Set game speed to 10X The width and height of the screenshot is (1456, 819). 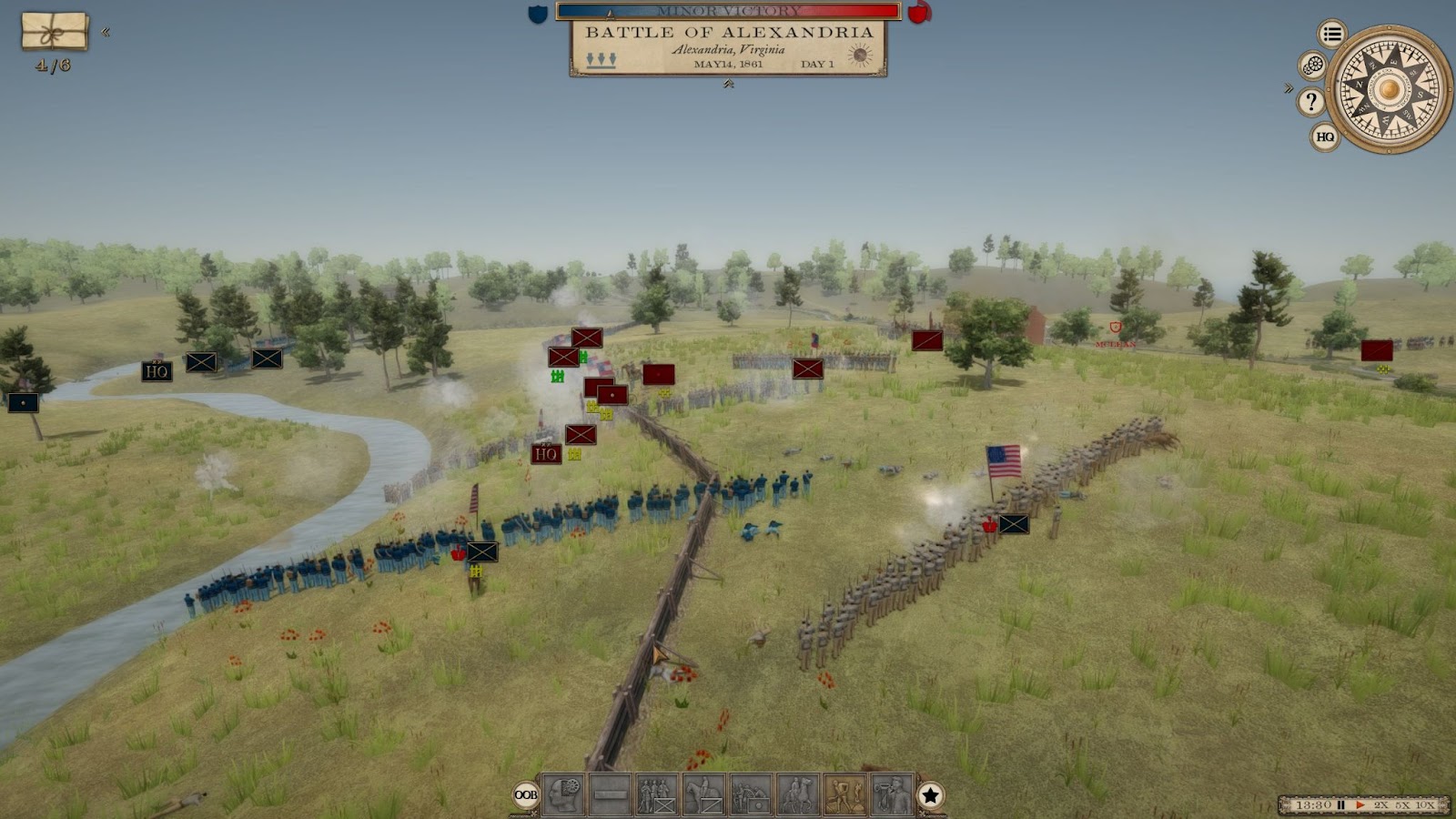tap(1425, 805)
